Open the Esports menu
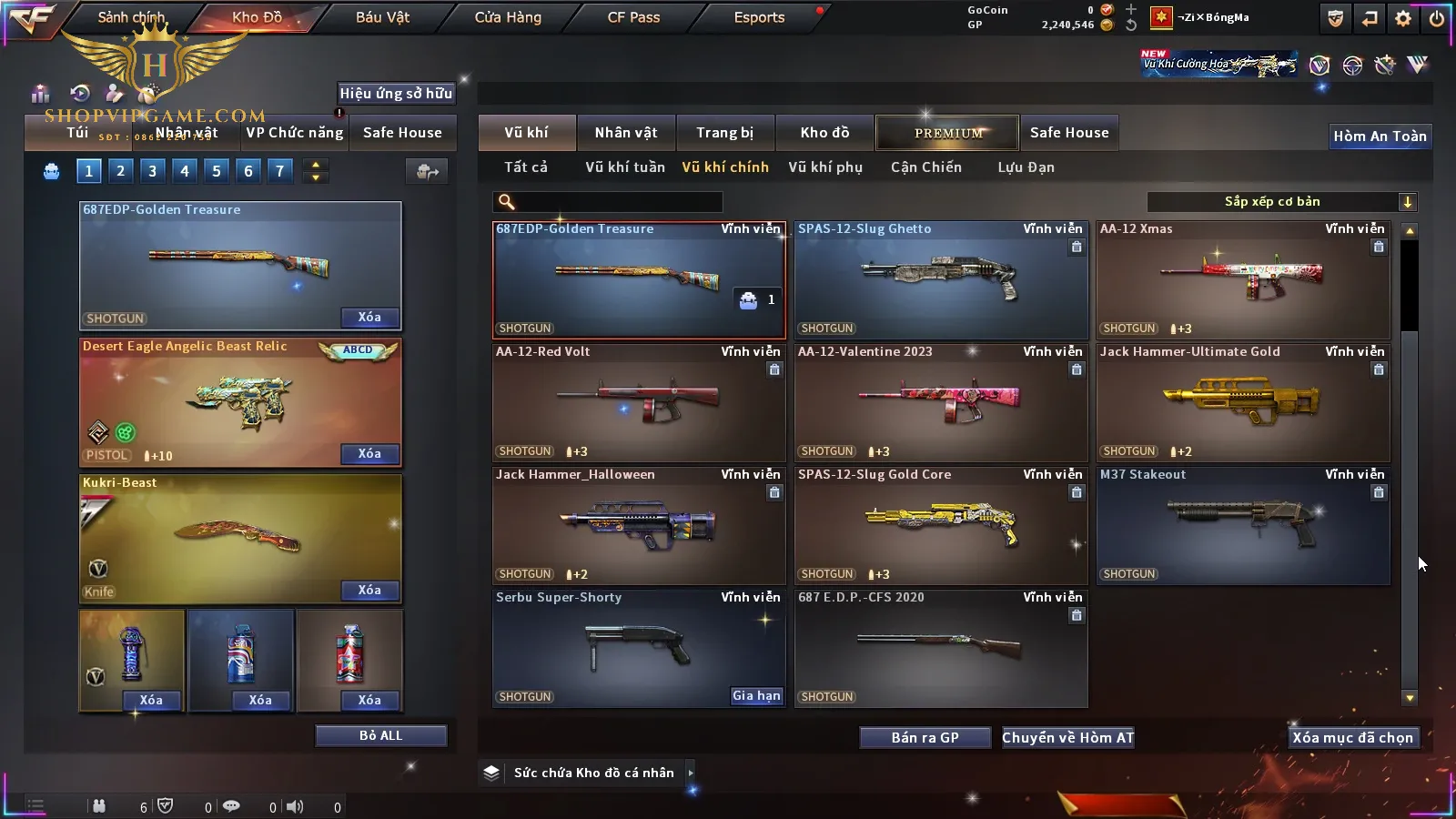The image size is (1456, 819). coord(759,17)
